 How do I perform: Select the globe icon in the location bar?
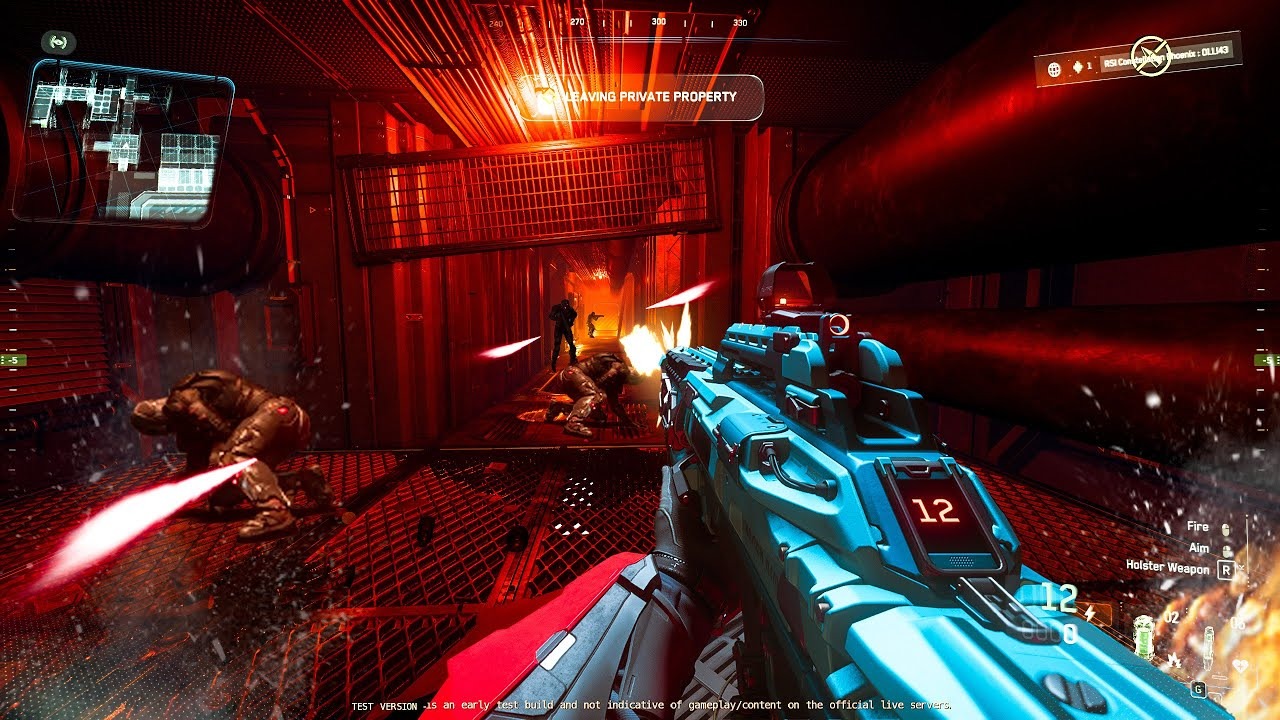pyautogui.click(x=1054, y=69)
